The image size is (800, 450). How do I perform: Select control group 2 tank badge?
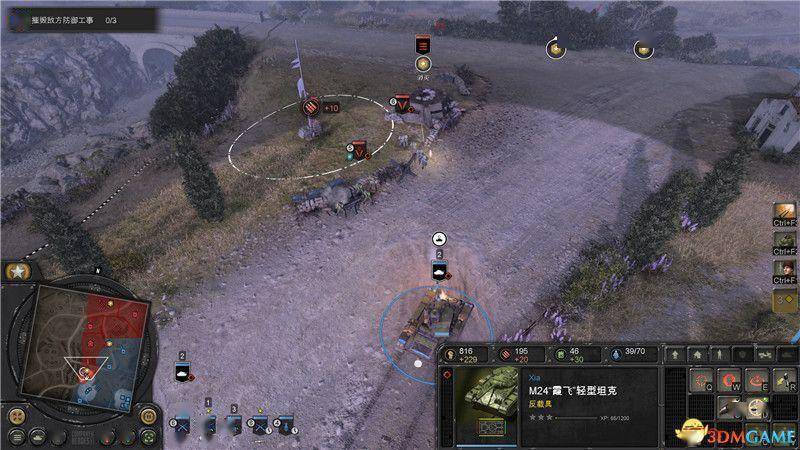[183, 372]
